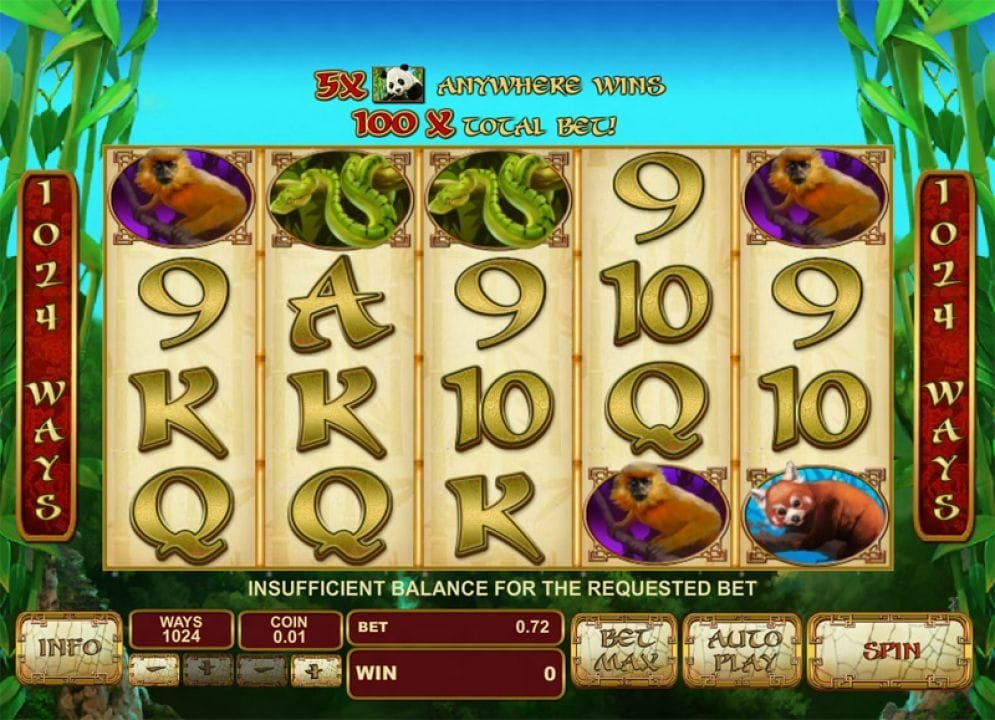Activate Bet Max
The width and height of the screenshot is (995, 720).
623,650
